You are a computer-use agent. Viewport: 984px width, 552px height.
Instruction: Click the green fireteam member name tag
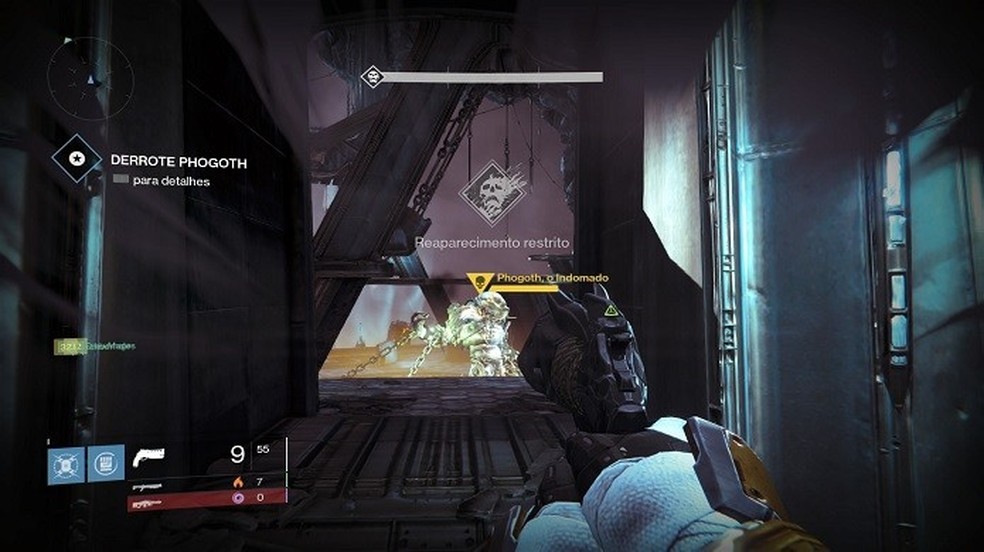95,346
